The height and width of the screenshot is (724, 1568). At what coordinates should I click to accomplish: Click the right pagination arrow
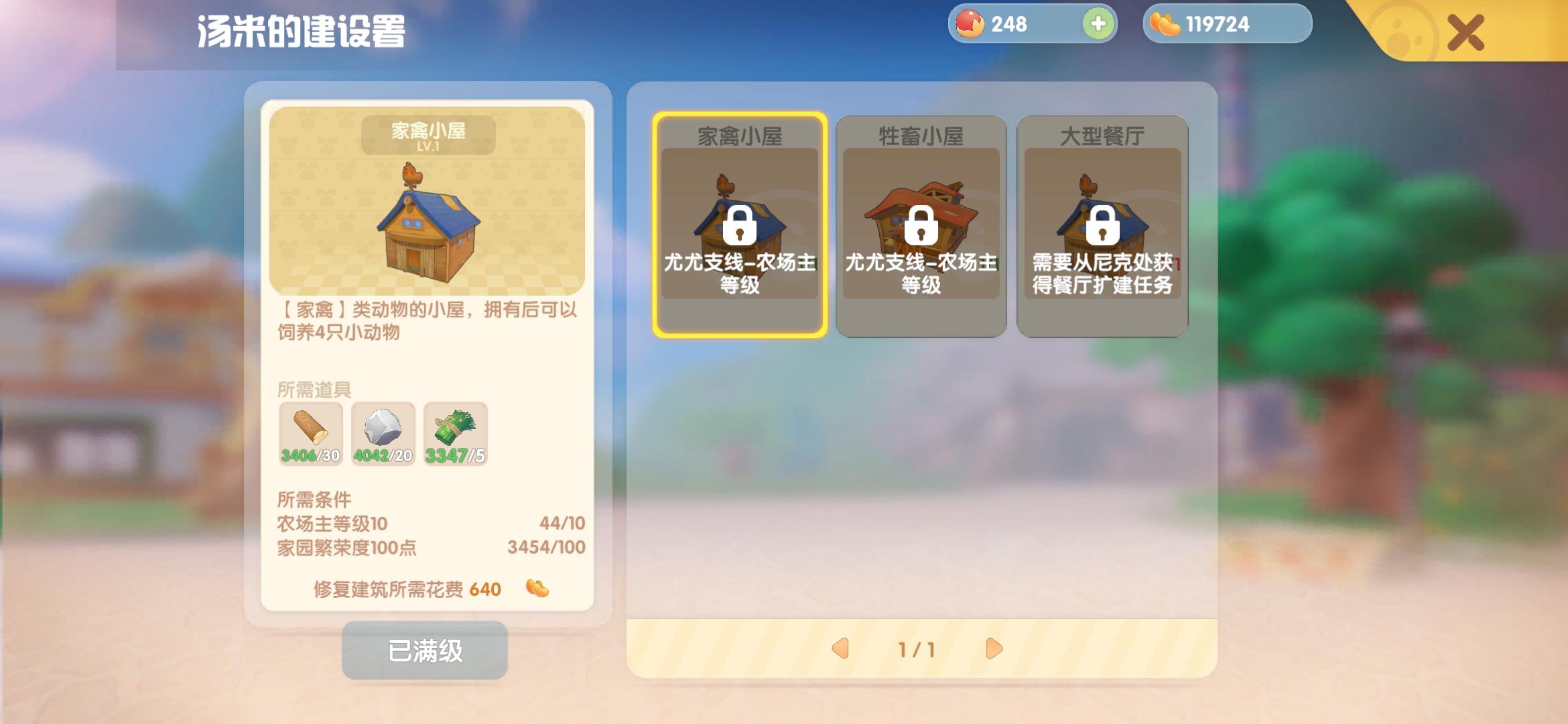pyautogui.click(x=994, y=649)
